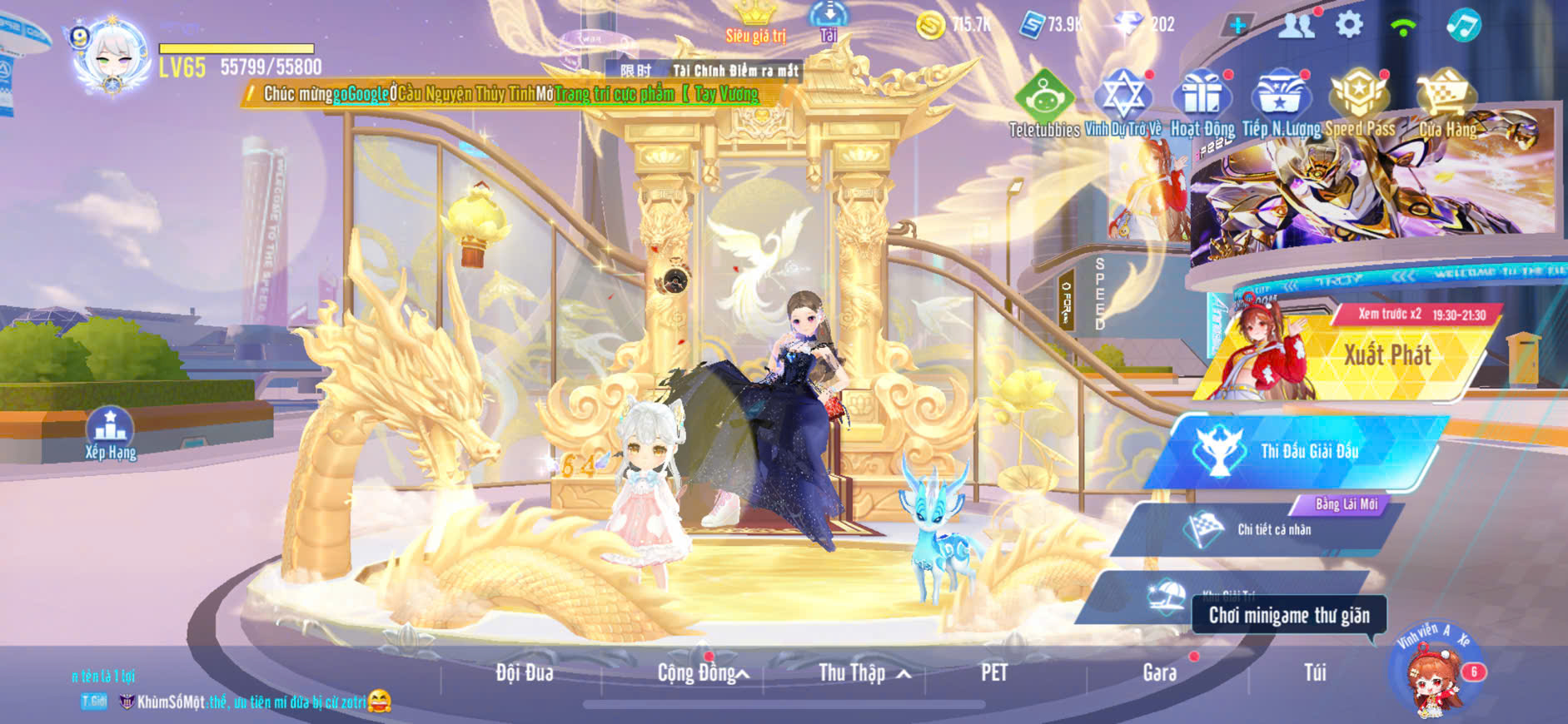Open the settings gear
Image resolution: width=1568 pixels, height=724 pixels.
pyautogui.click(x=1349, y=24)
